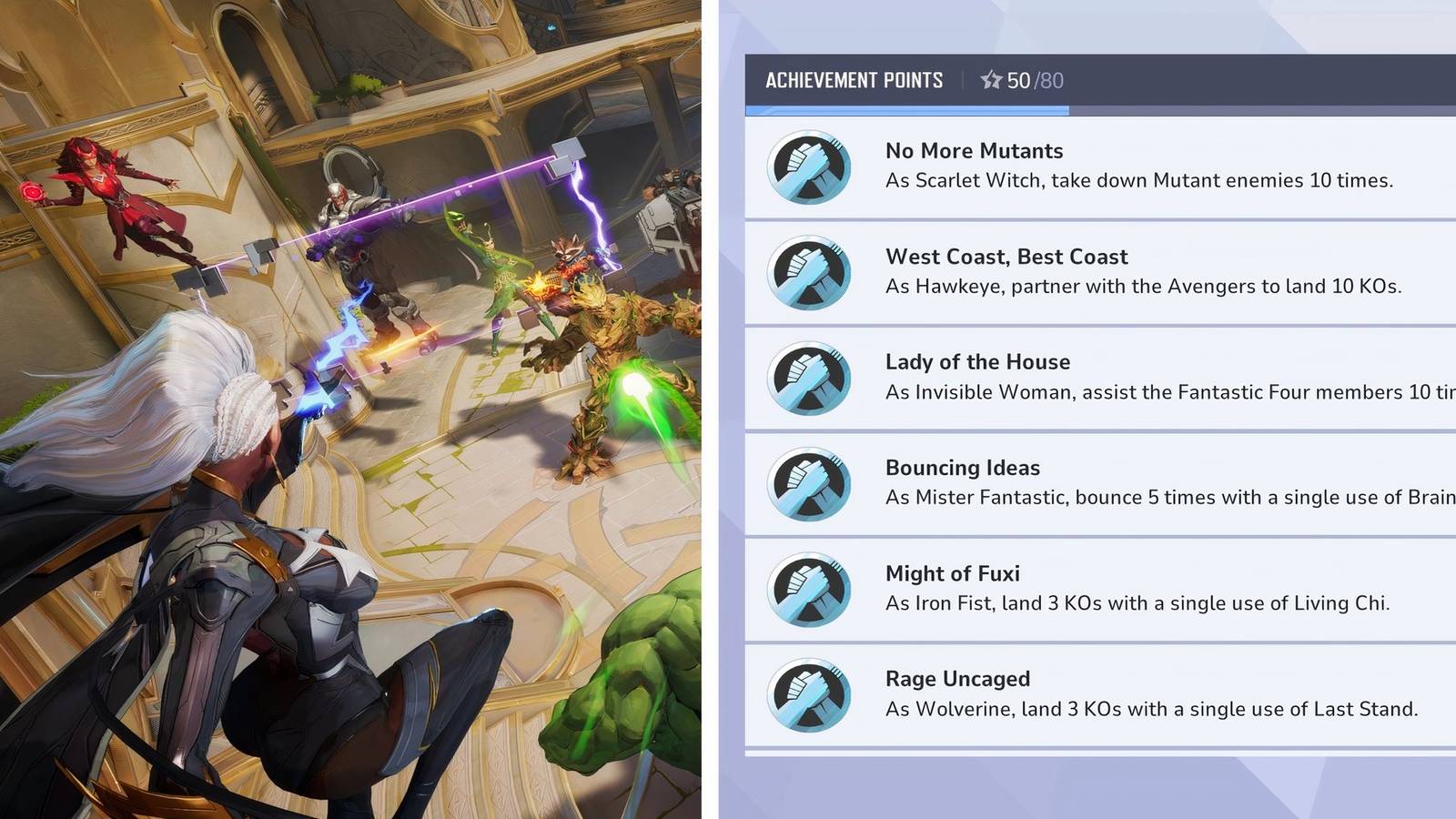Click the Bouncing Ideas title text

coord(963,468)
